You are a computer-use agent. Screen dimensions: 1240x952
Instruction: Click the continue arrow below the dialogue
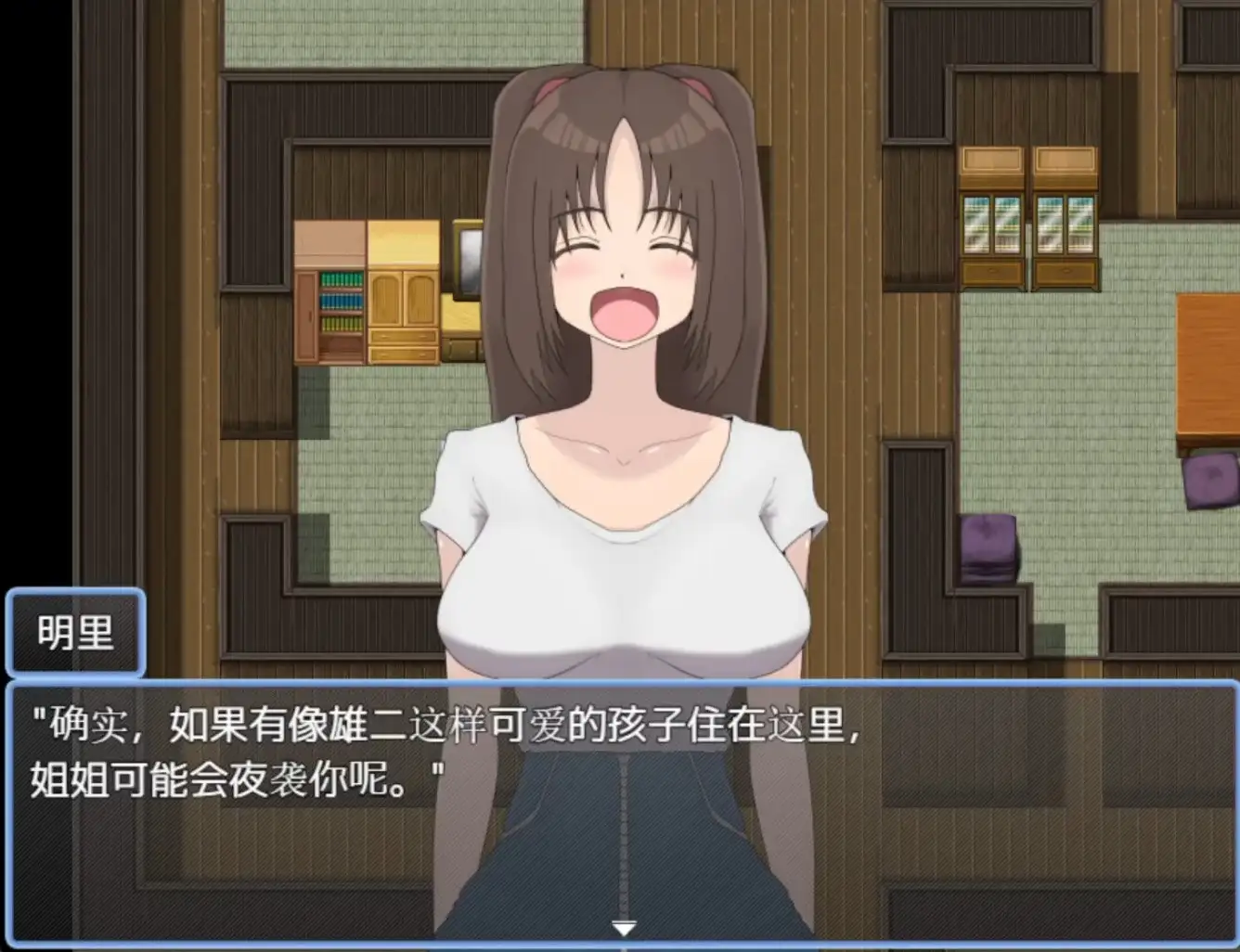click(x=624, y=925)
